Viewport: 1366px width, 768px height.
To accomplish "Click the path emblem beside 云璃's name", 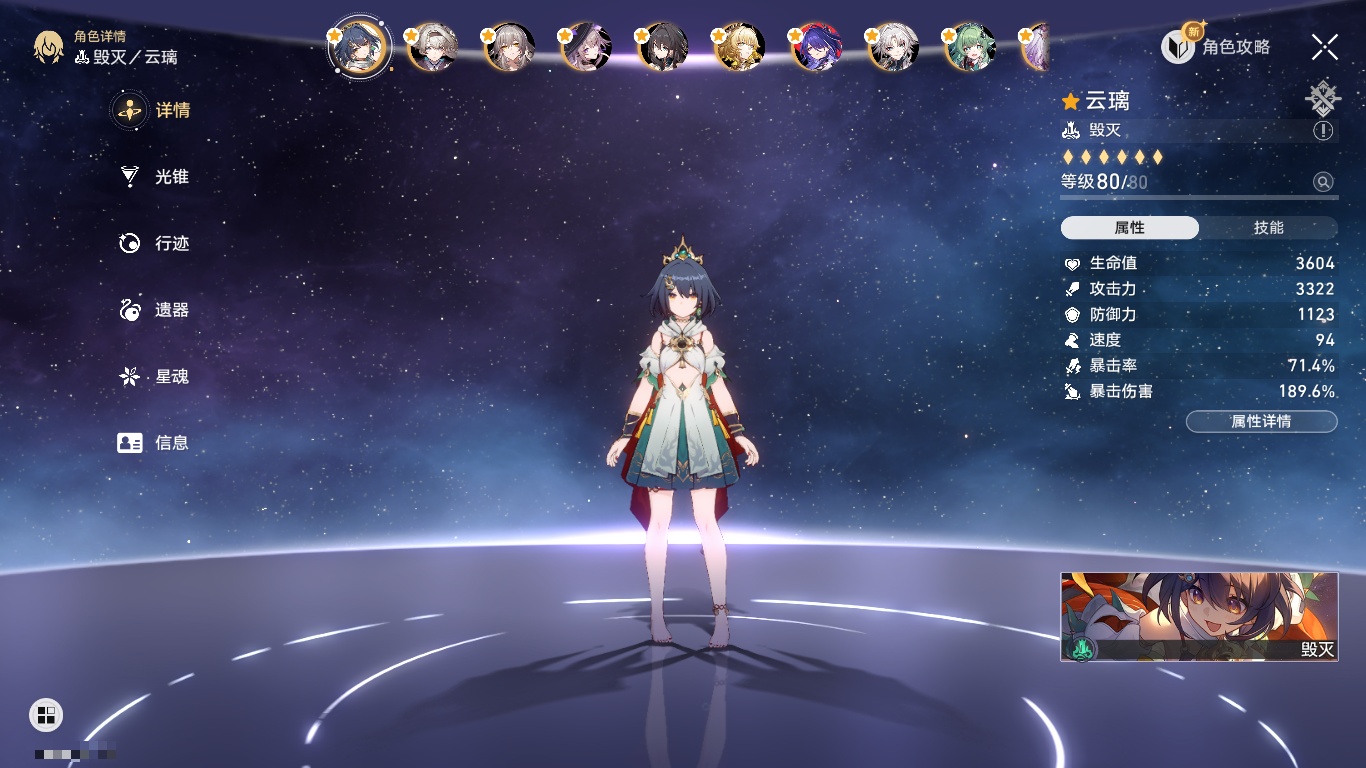I will coord(1322,99).
